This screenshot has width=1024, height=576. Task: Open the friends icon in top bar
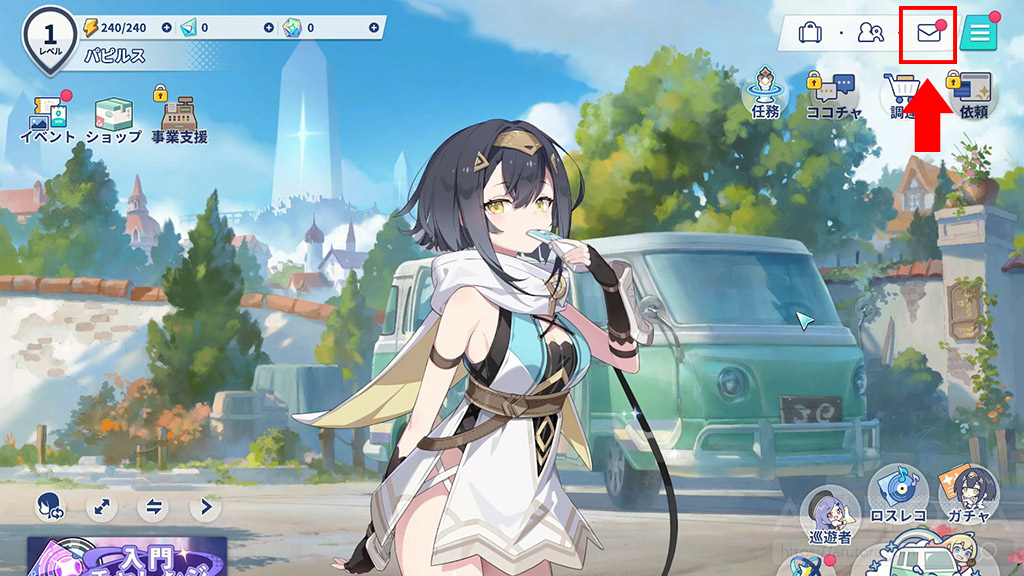pos(870,33)
